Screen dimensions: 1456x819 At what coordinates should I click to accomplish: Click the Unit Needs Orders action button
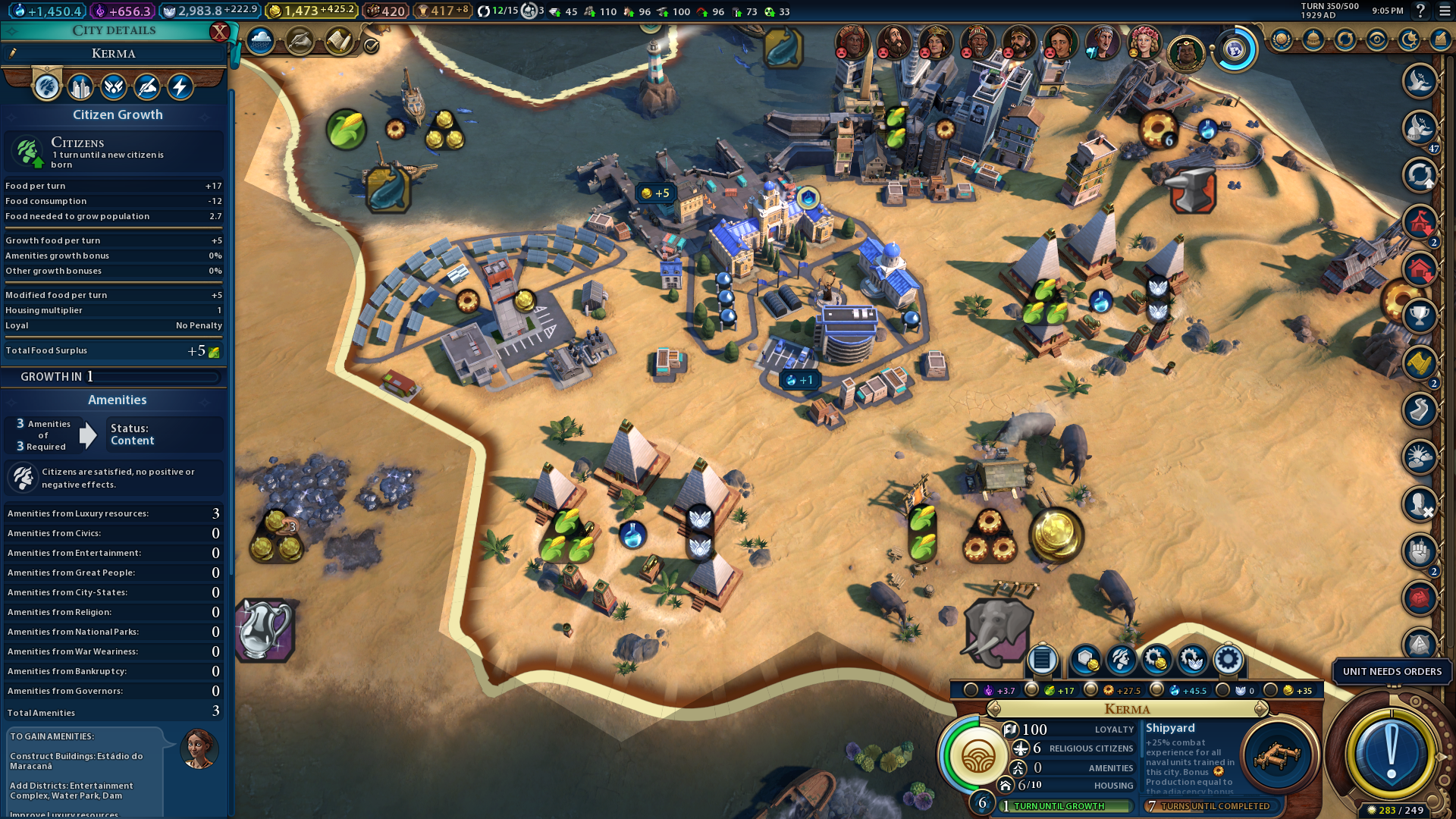[1391, 752]
